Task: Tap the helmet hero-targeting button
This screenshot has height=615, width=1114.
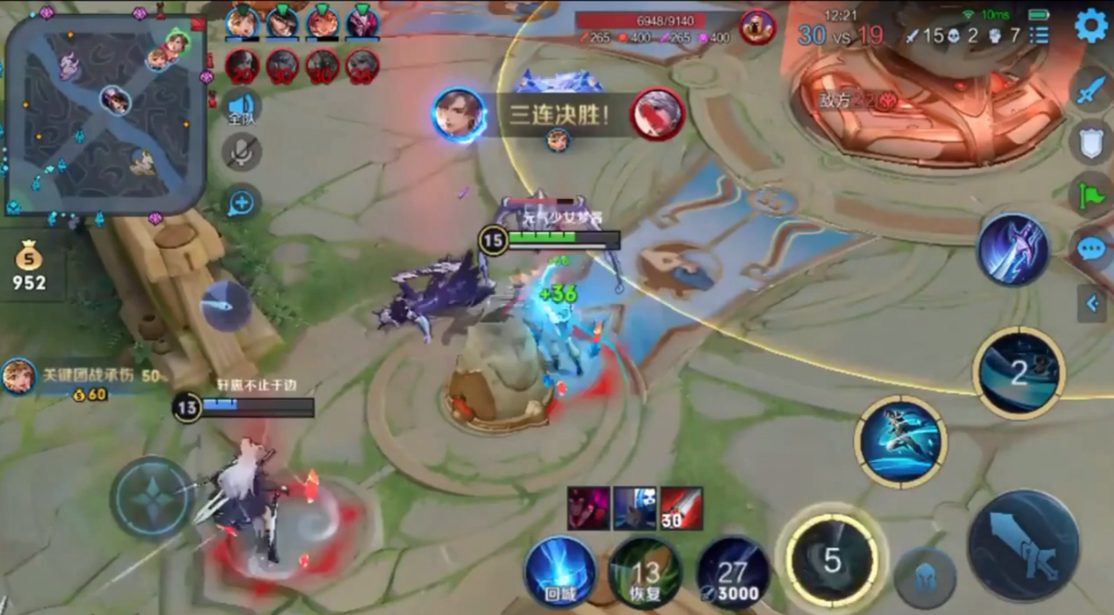Action: 924,577
